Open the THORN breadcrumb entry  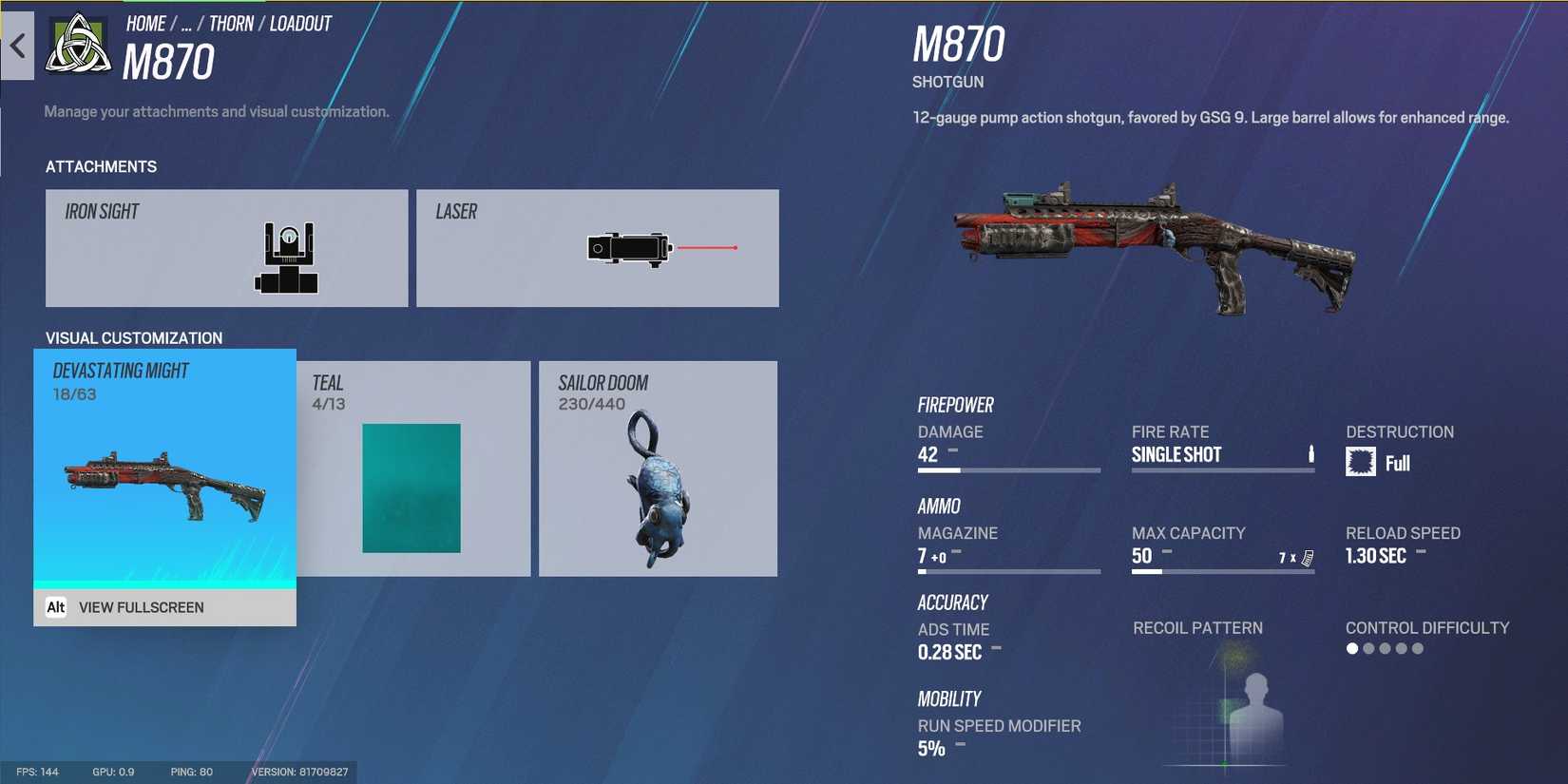click(x=230, y=23)
